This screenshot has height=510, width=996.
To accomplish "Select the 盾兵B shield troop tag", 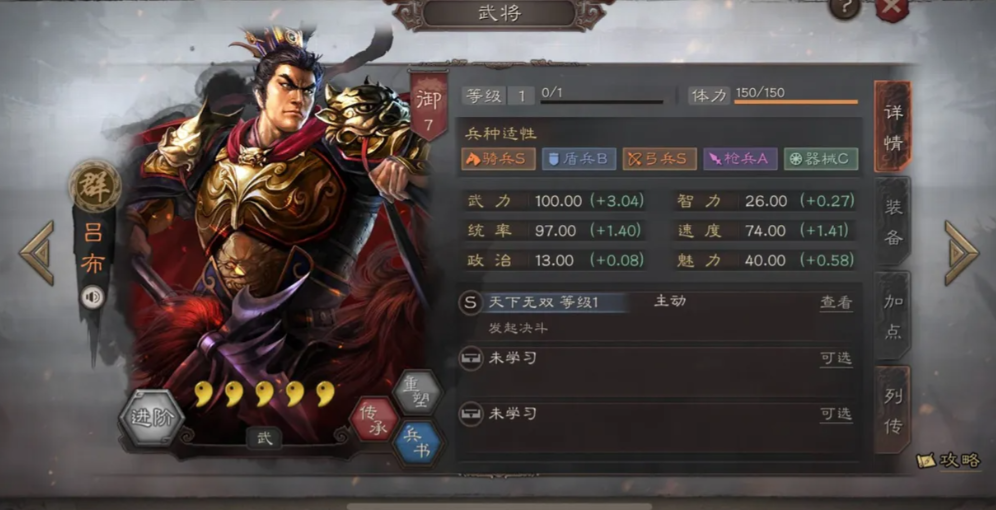I will point(578,159).
